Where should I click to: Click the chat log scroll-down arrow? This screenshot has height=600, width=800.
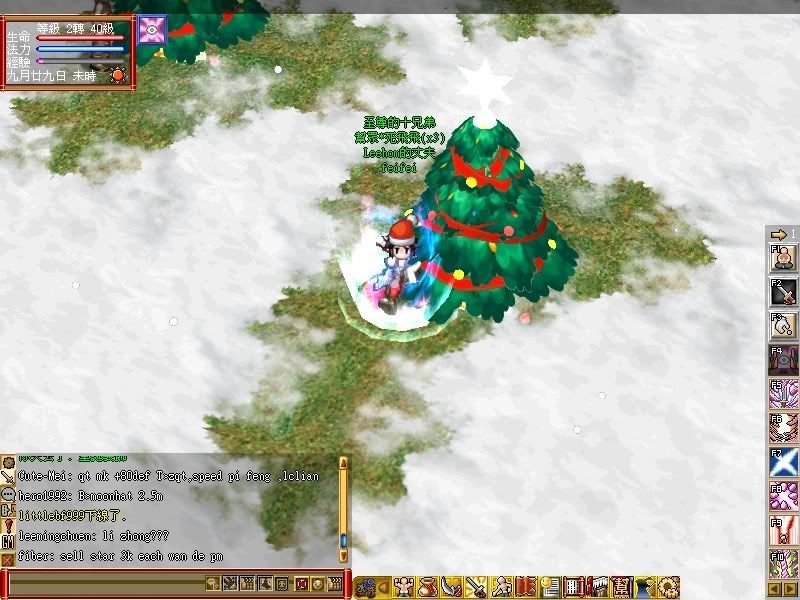pyautogui.click(x=344, y=554)
